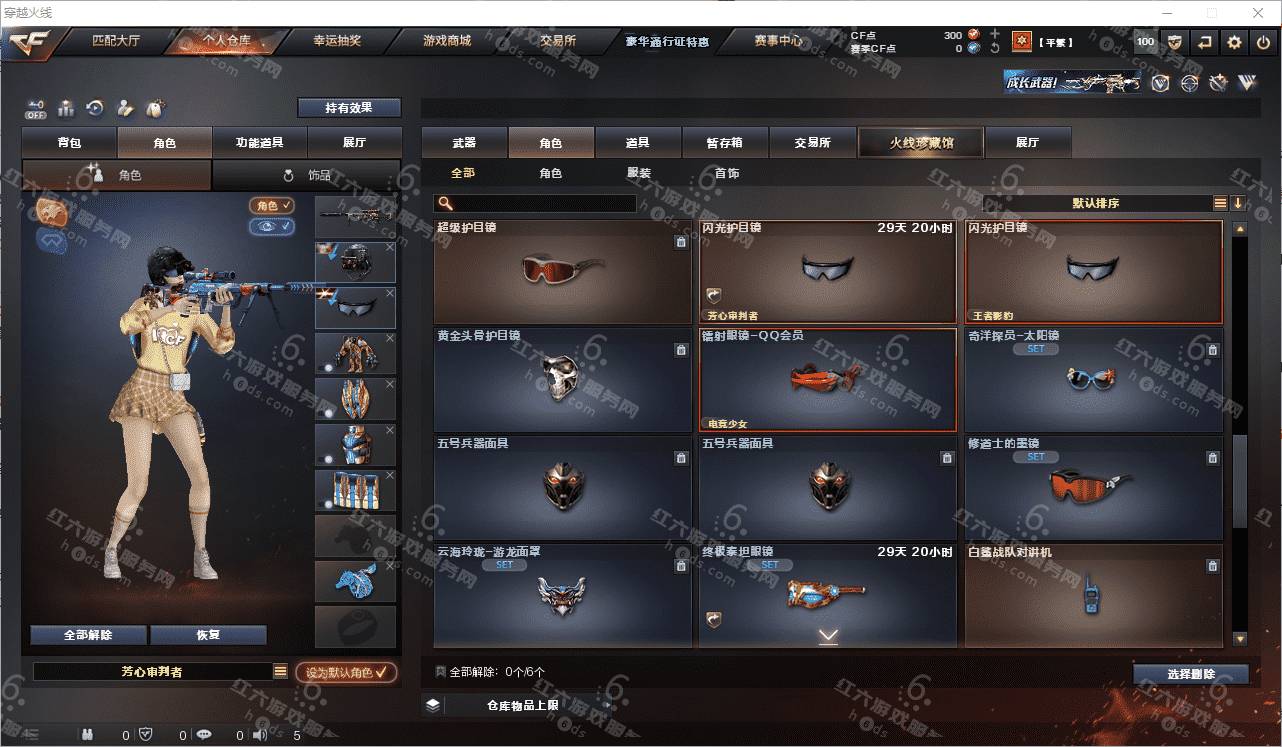The image size is (1282, 747).
Task: Select the 超级护目镜 goggles item
Action: pos(562,271)
